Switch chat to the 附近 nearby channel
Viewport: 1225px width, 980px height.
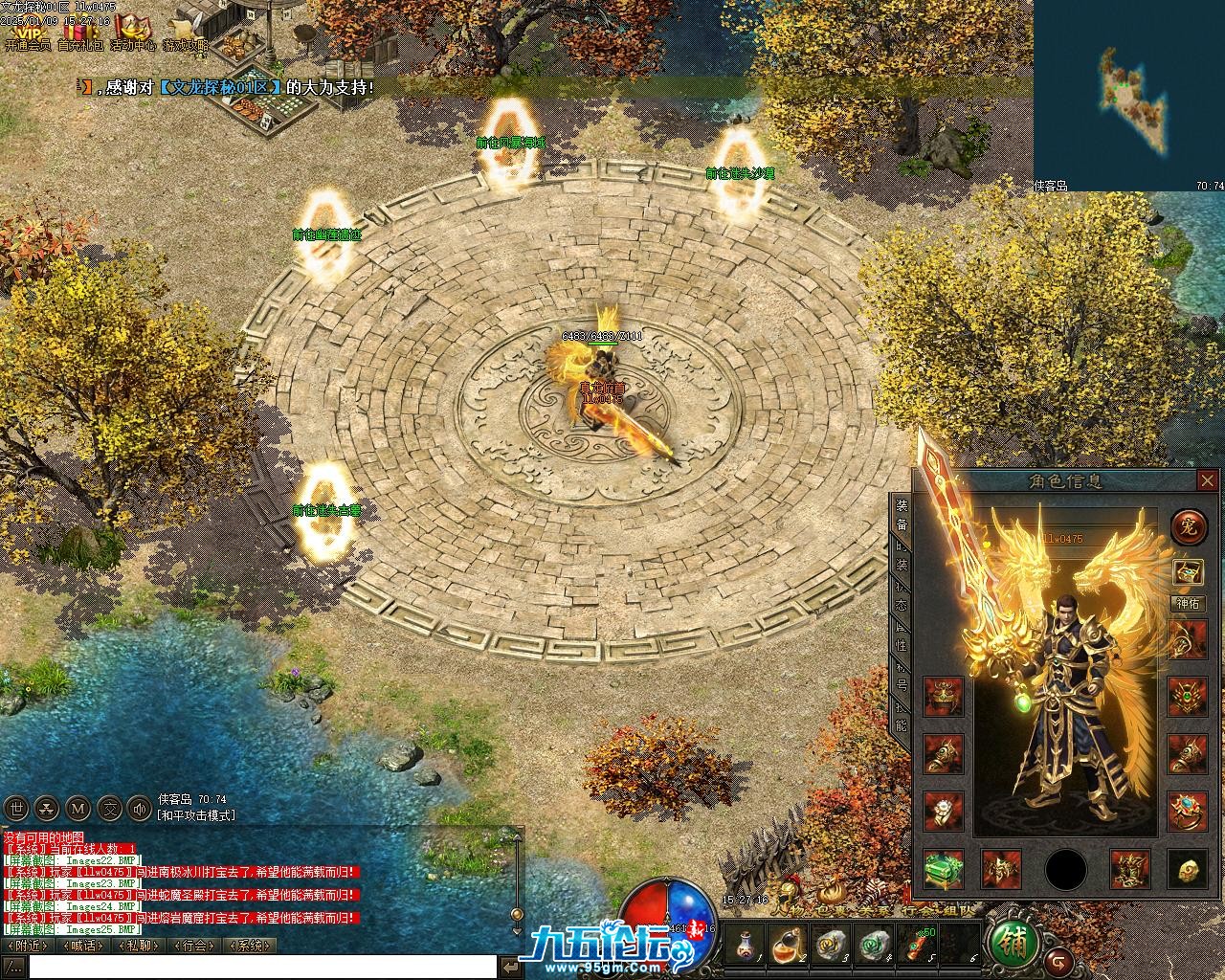(x=29, y=946)
